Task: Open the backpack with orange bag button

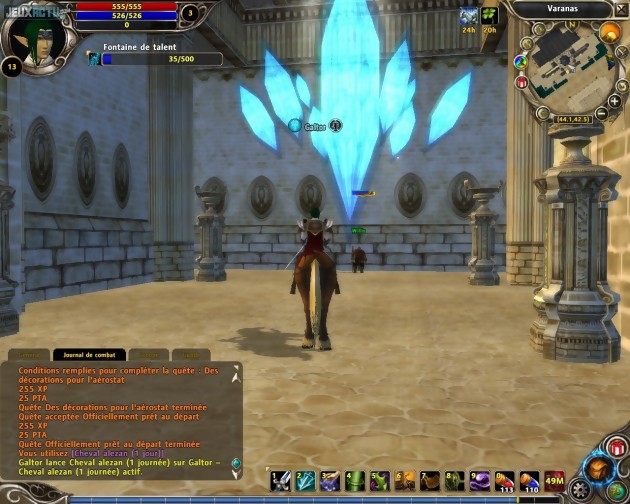Action: click(x=599, y=468)
